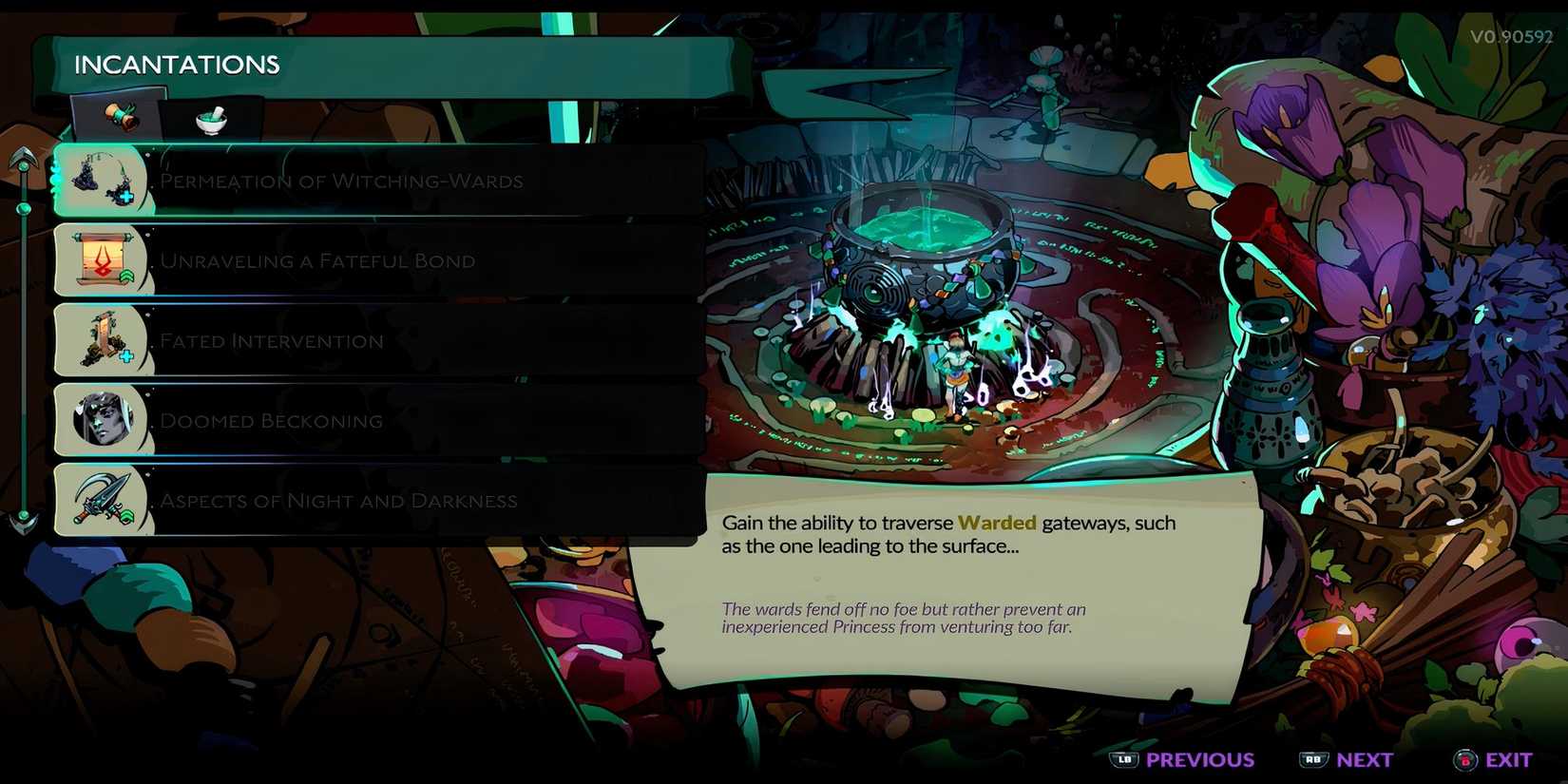Click the PREVIOUS navigation button
Screen dimensions: 1568x784
pos(1199,759)
